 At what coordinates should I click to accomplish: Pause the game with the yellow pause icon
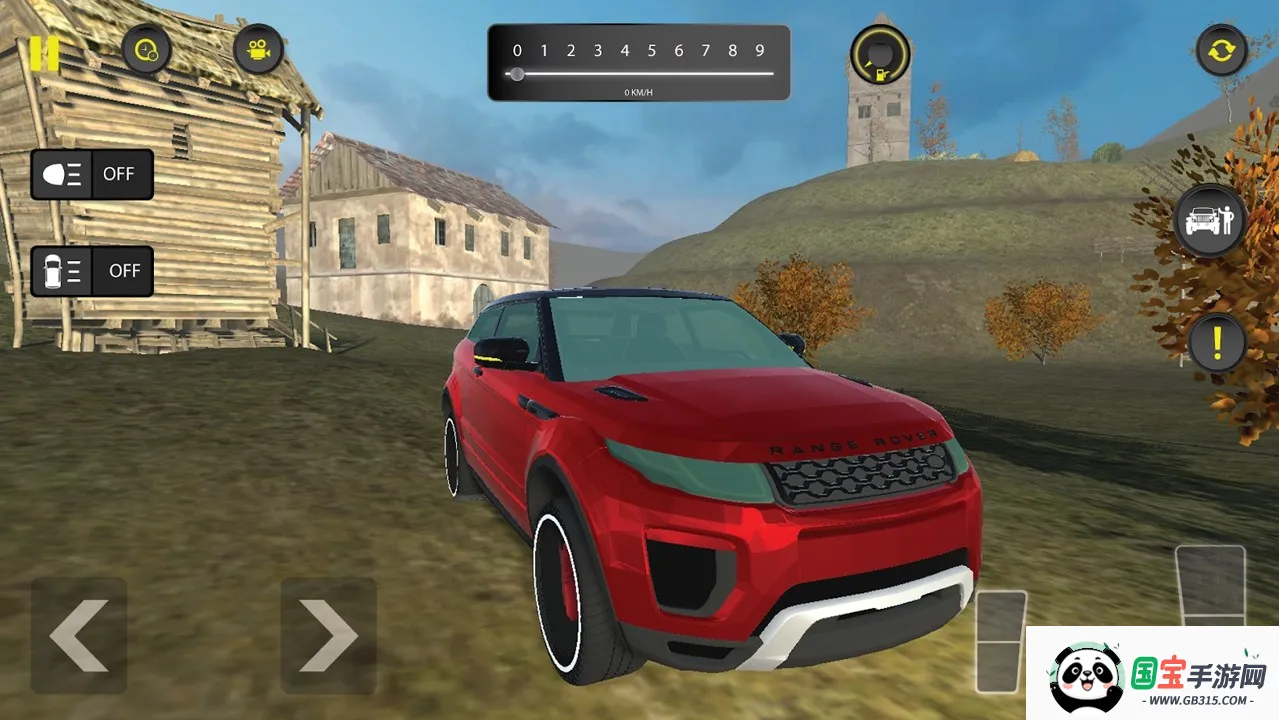point(44,53)
